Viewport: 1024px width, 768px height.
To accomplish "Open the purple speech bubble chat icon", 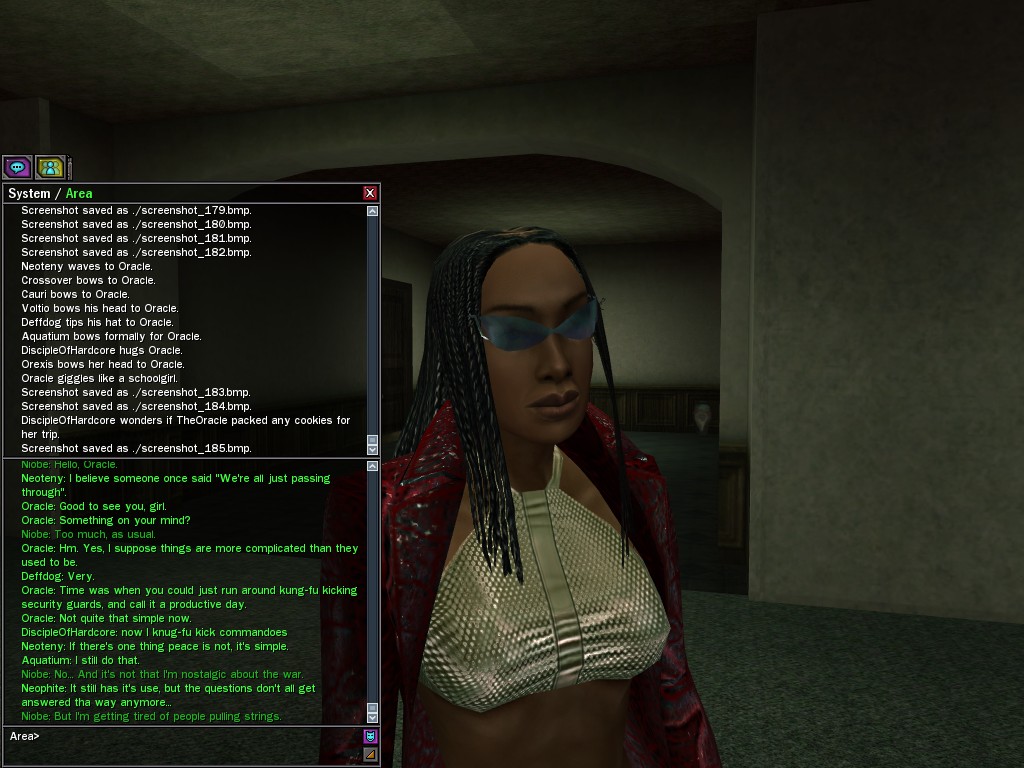I will [x=17, y=167].
